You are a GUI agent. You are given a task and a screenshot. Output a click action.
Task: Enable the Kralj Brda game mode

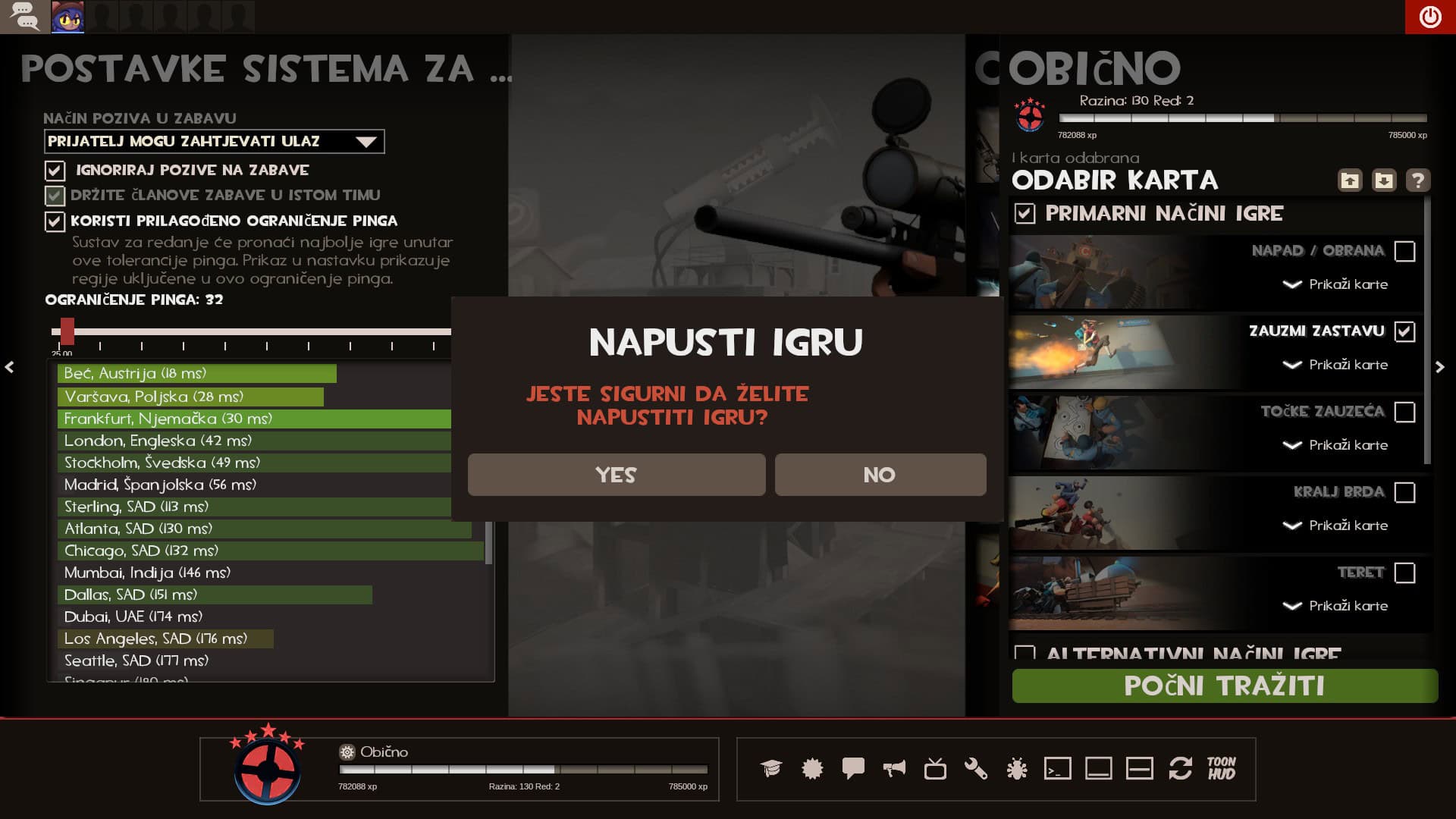click(x=1404, y=493)
